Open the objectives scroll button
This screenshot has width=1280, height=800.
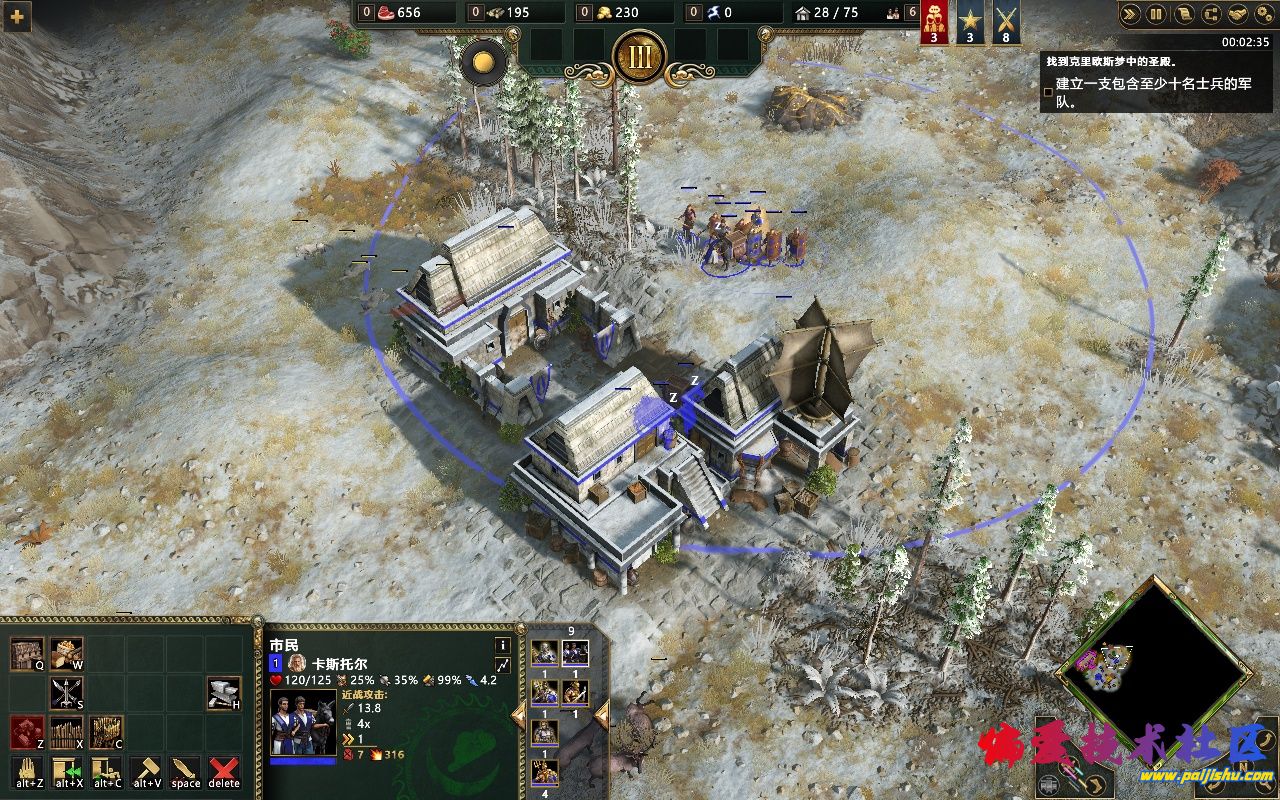tap(1182, 14)
